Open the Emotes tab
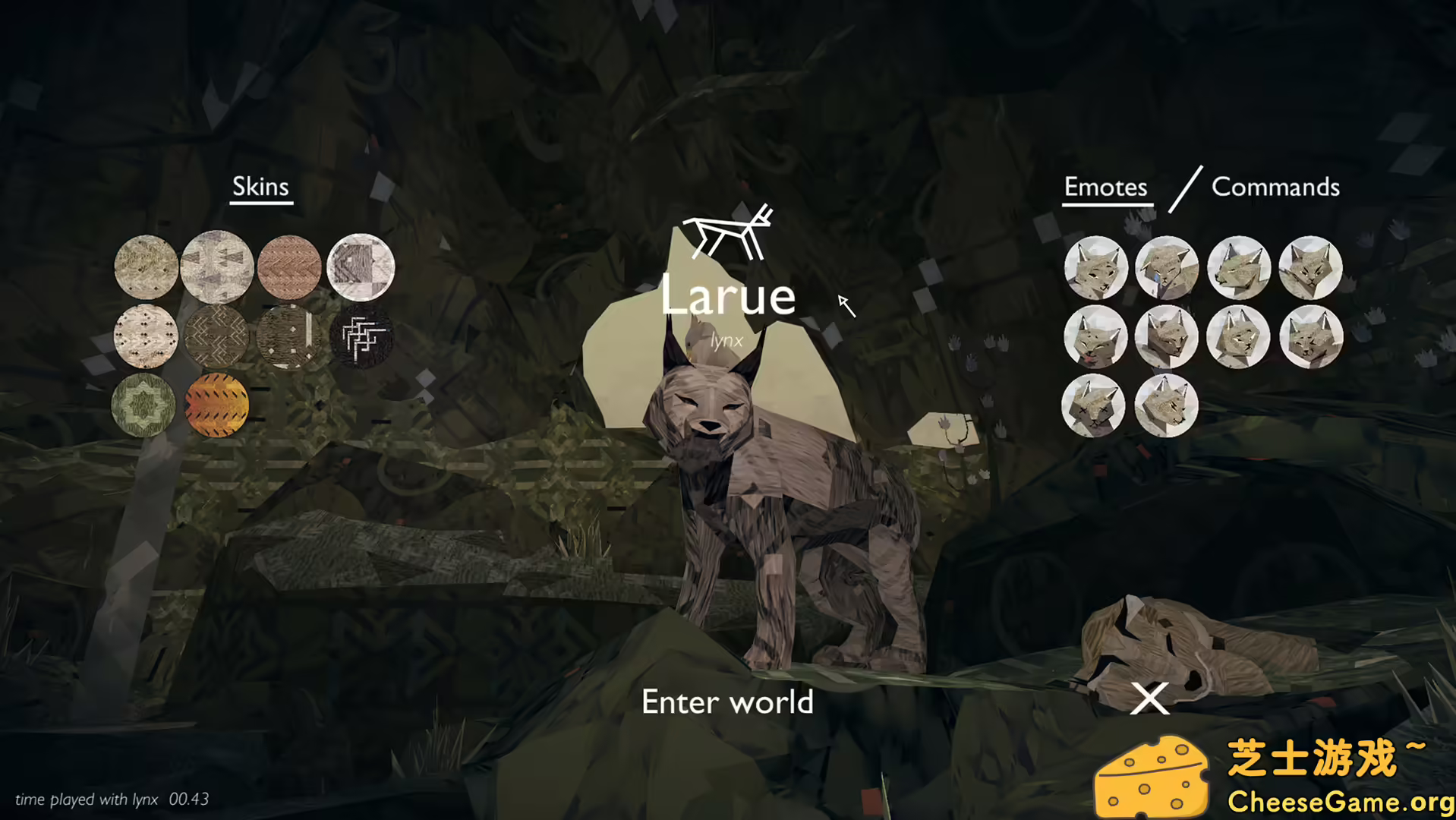Viewport: 1456px width, 820px height. point(1105,188)
